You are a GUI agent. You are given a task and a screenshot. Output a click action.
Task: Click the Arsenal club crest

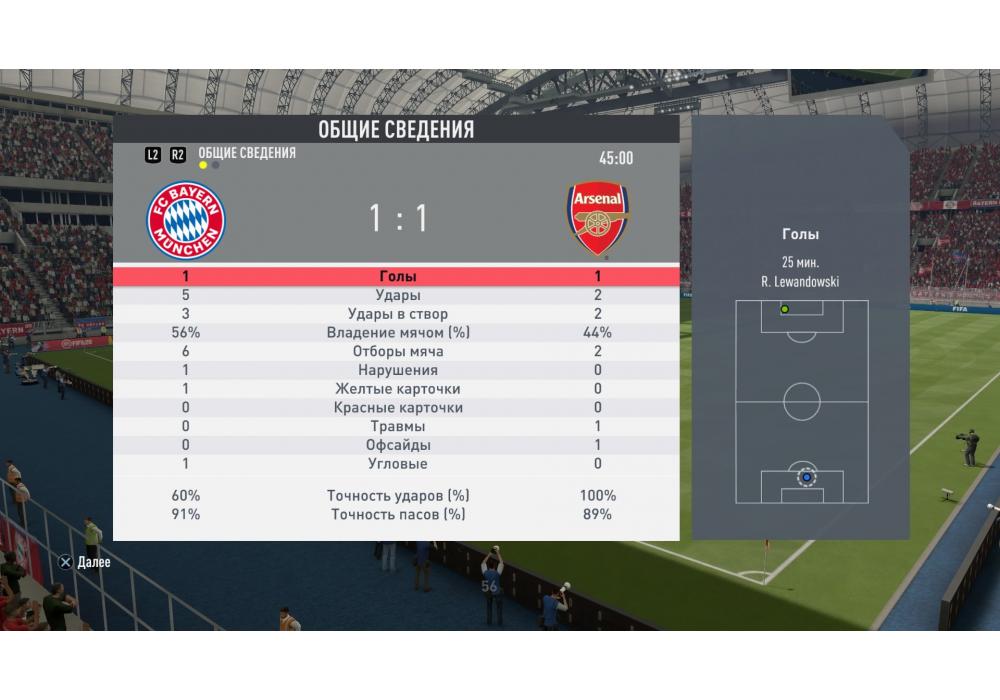tap(598, 219)
